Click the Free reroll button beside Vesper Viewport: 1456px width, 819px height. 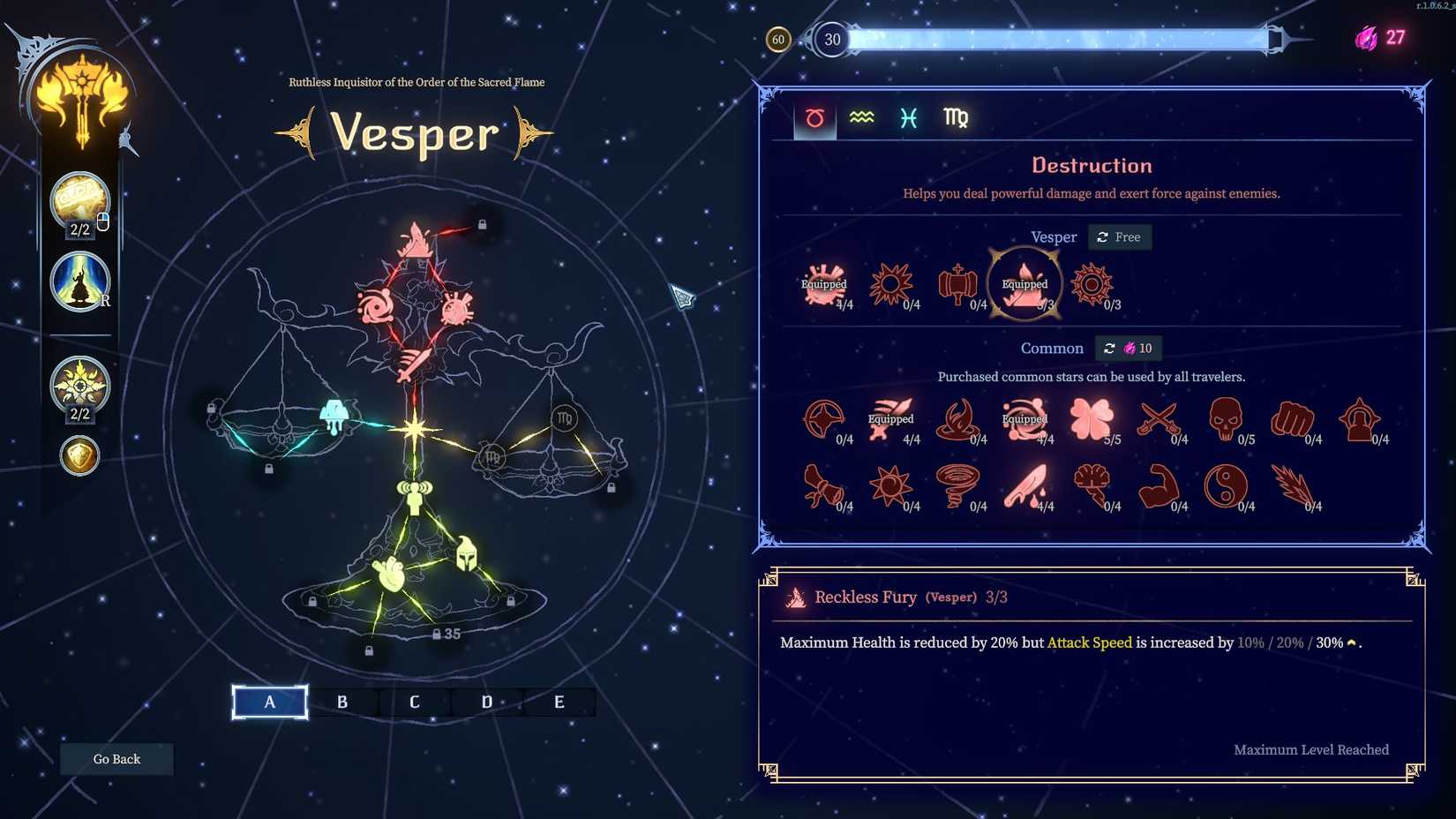pos(1120,237)
